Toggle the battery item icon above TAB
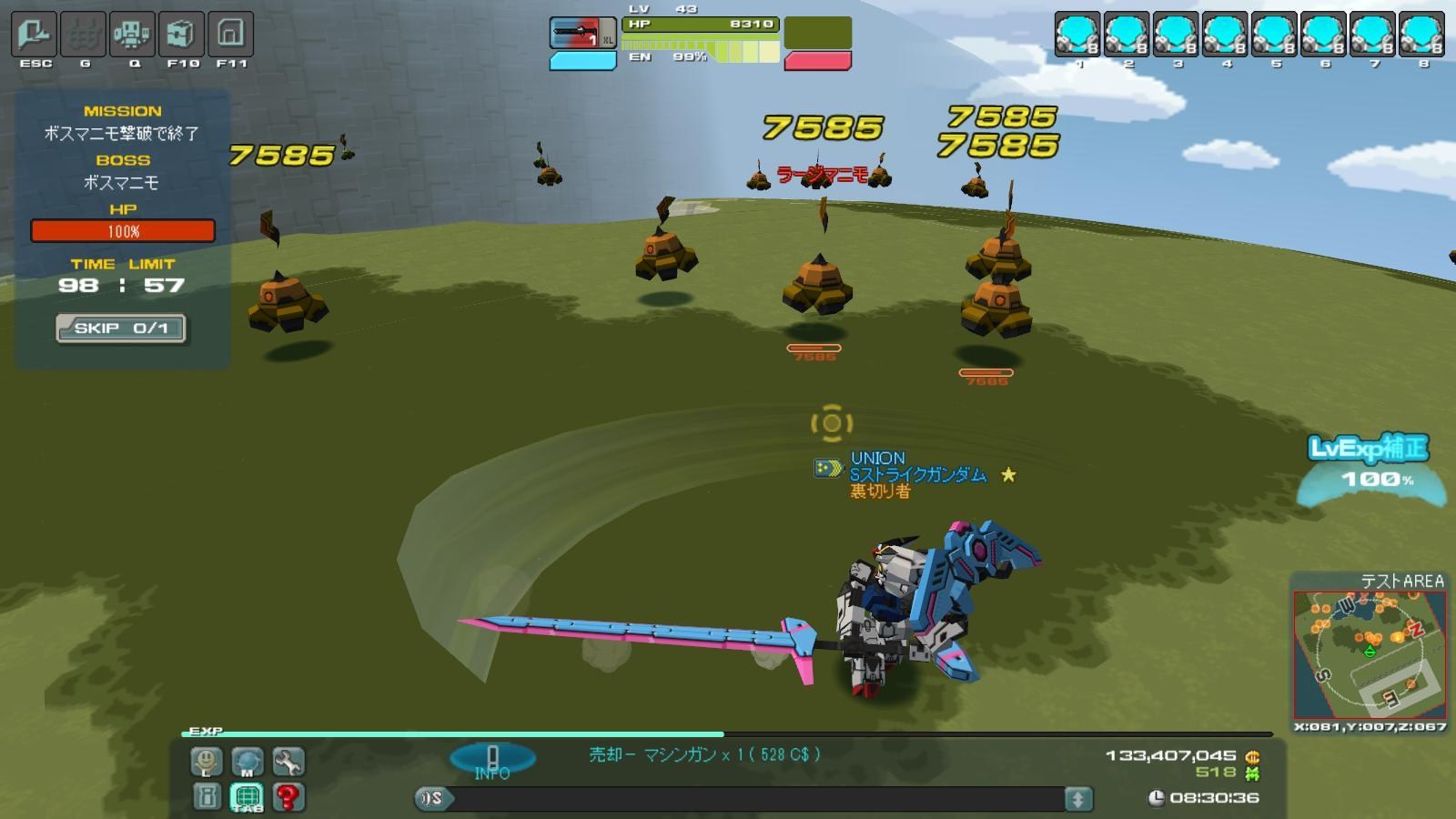 pyautogui.click(x=204, y=798)
